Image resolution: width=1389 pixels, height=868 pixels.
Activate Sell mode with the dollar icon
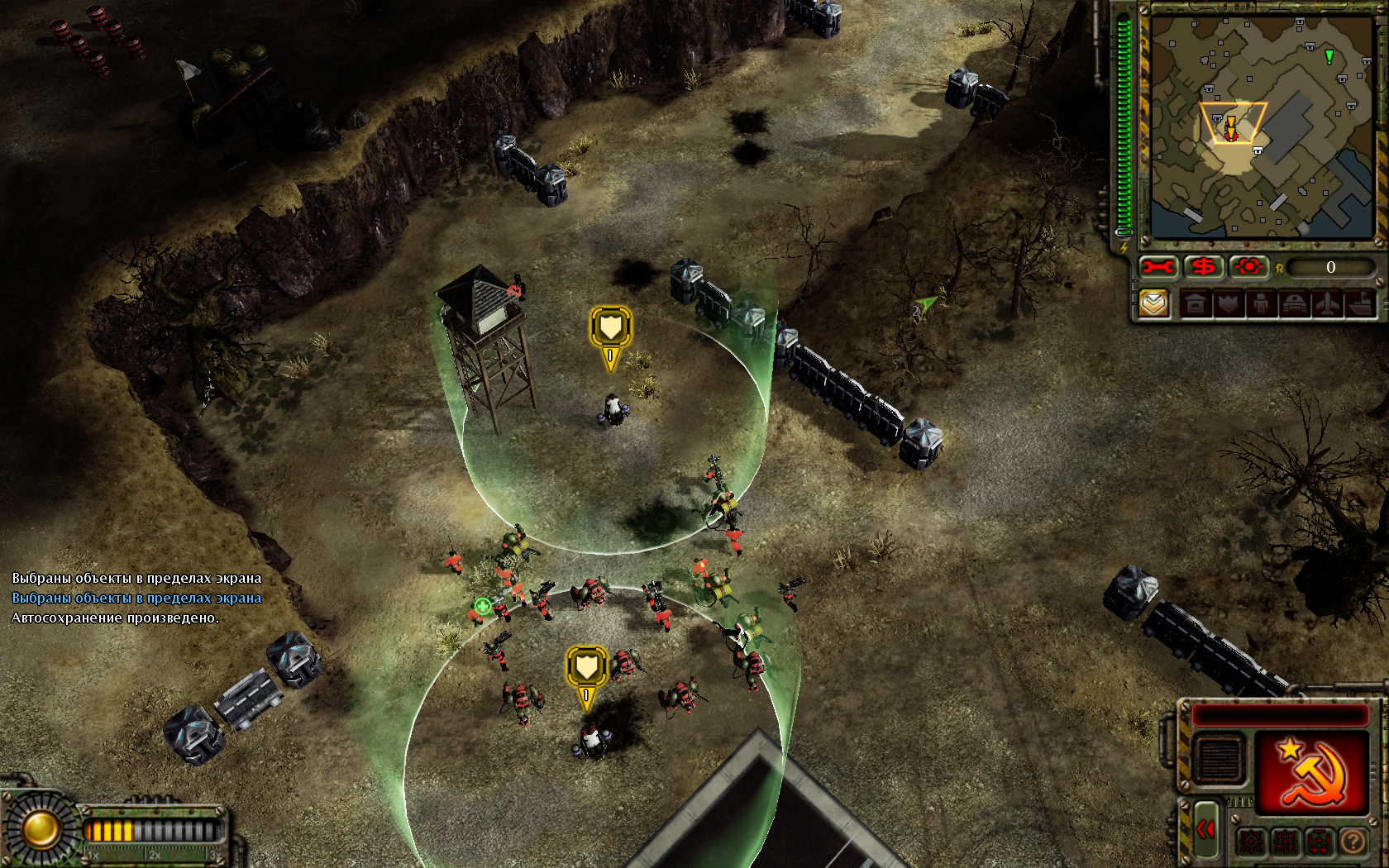coord(1204,266)
